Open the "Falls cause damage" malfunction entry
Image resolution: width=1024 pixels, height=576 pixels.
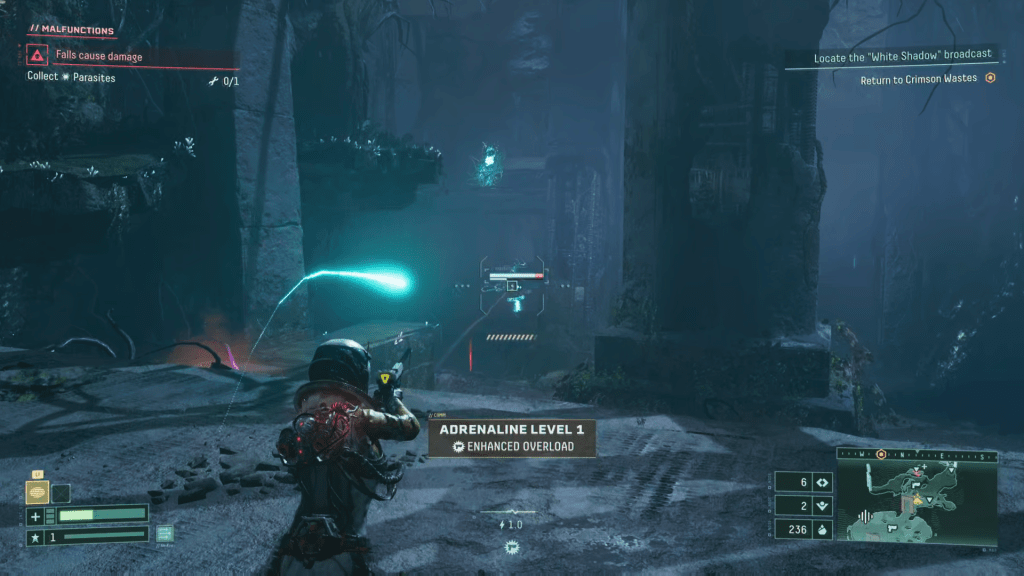(99, 57)
